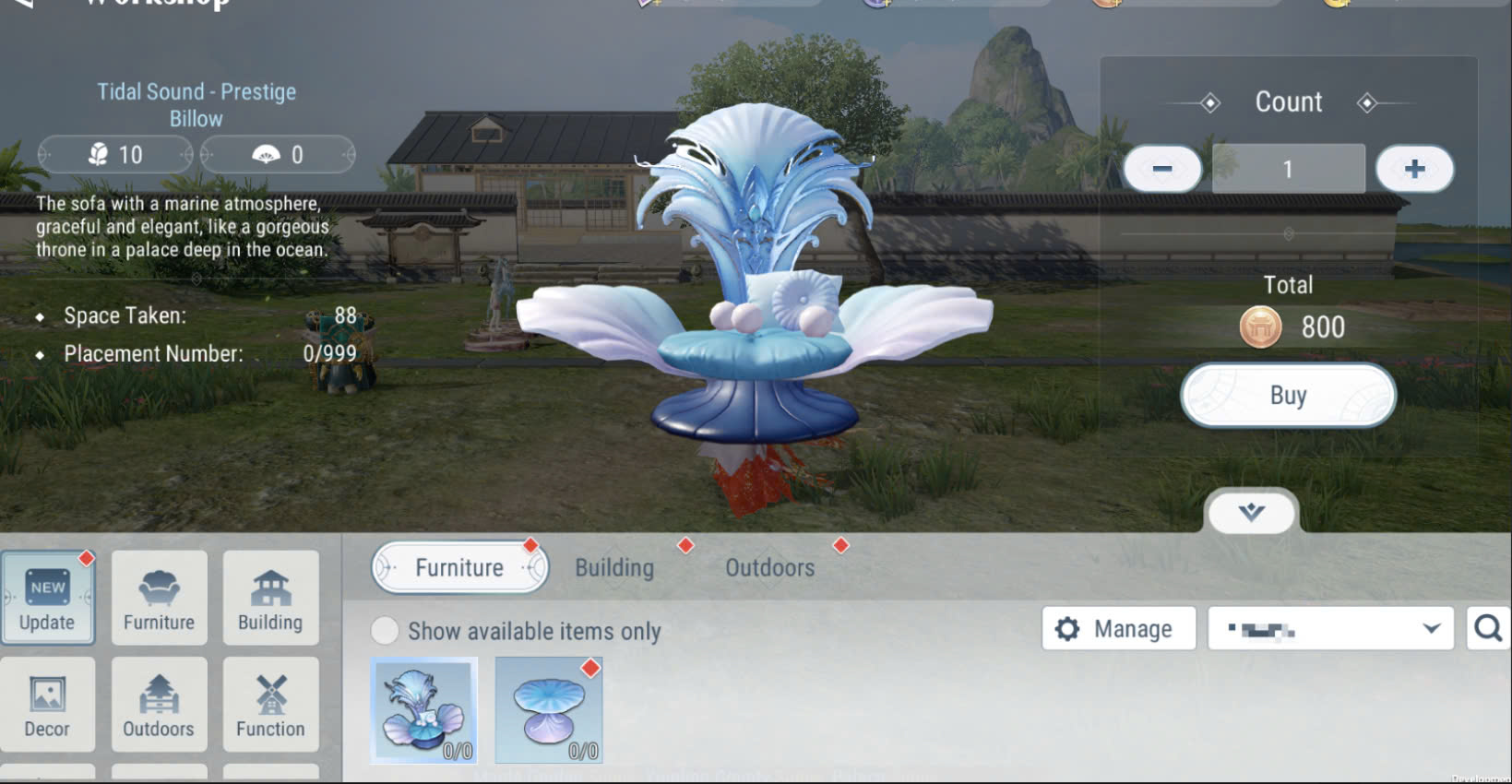Increase Count with the plus button

1414,168
